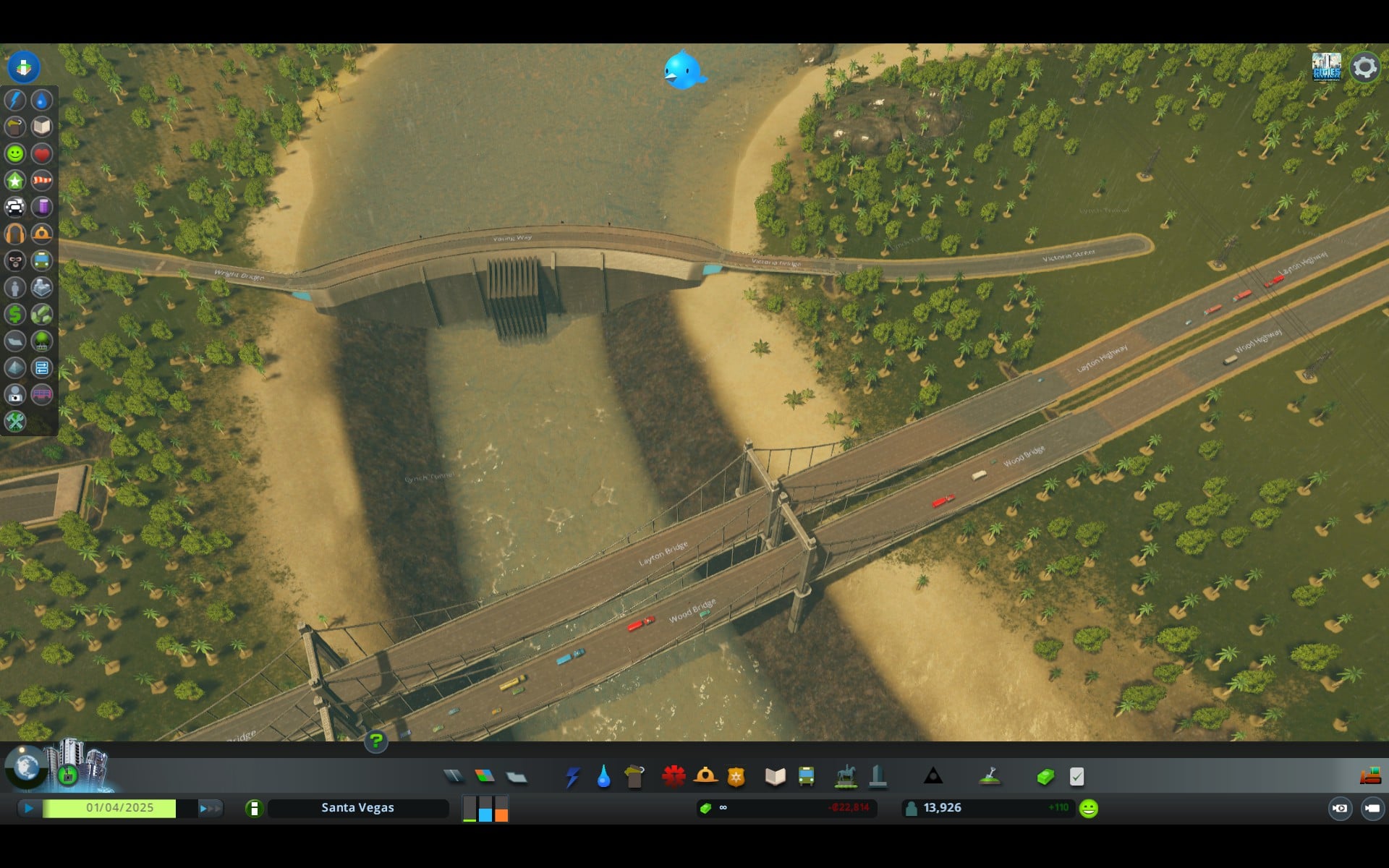
Task: Open the healthcare red cross menu
Action: [674, 777]
